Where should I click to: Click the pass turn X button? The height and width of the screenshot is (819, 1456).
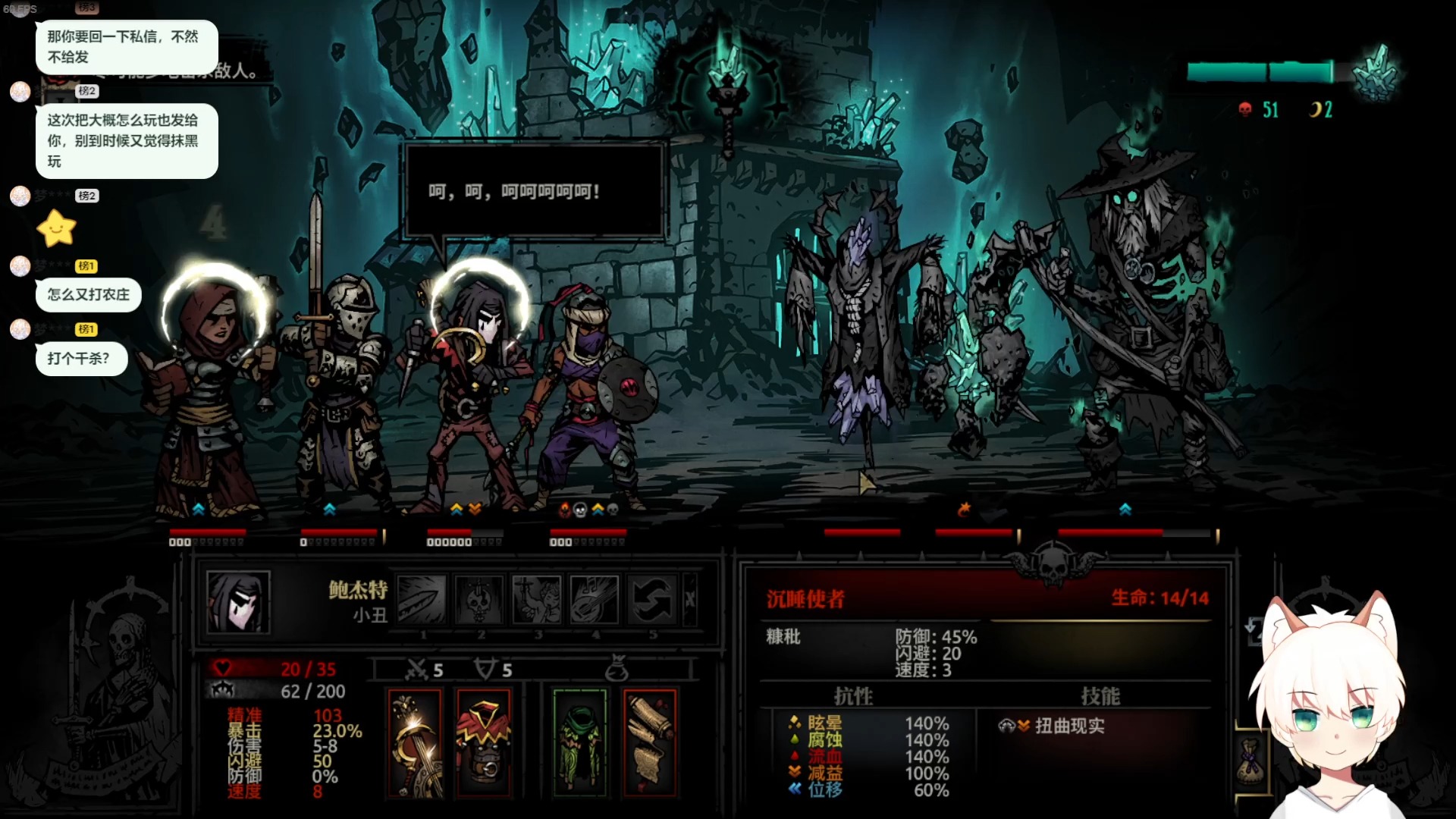point(690,599)
